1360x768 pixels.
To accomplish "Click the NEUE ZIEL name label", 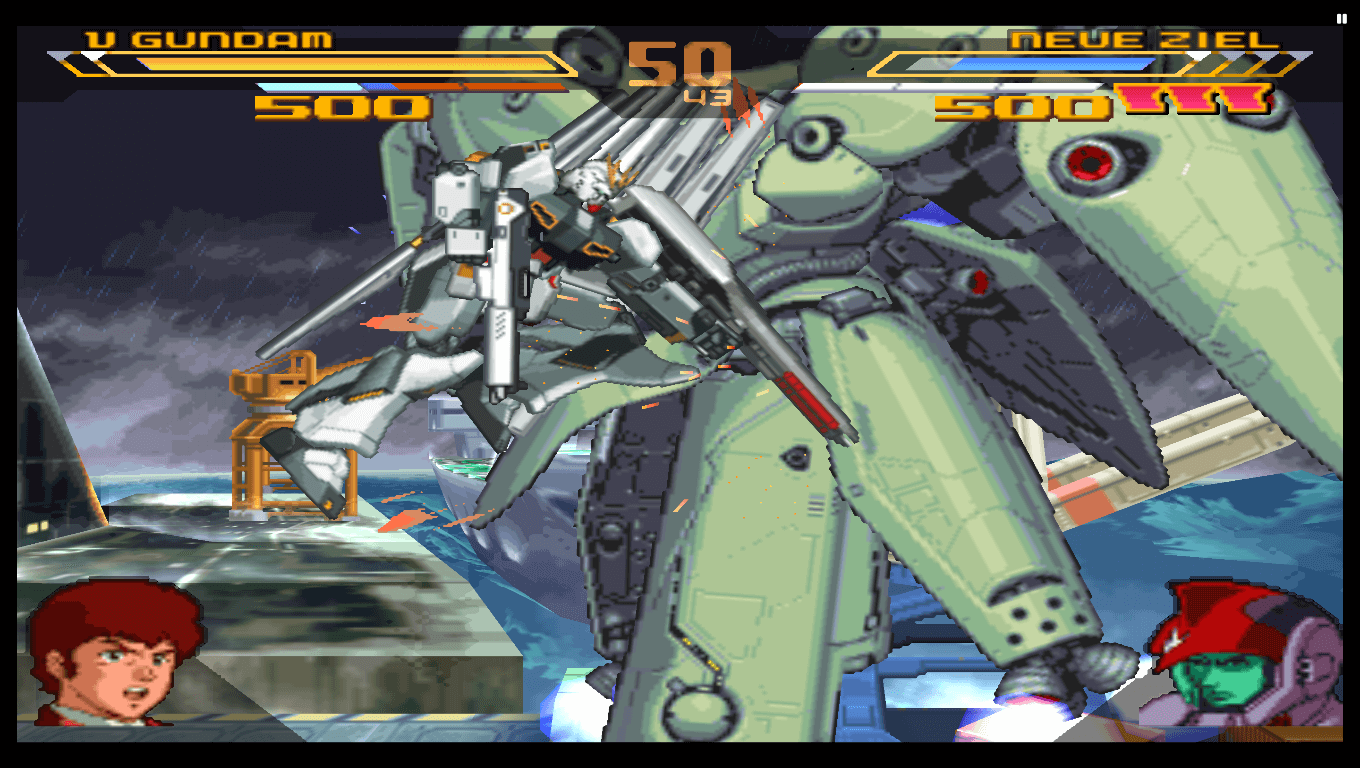I will [1140, 38].
